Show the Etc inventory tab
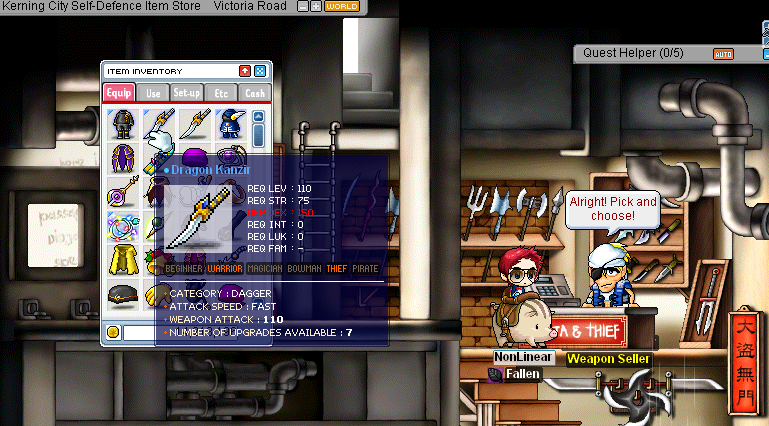Image resolution: width=769 pixels, height=426 pixels. click(221, 93)
